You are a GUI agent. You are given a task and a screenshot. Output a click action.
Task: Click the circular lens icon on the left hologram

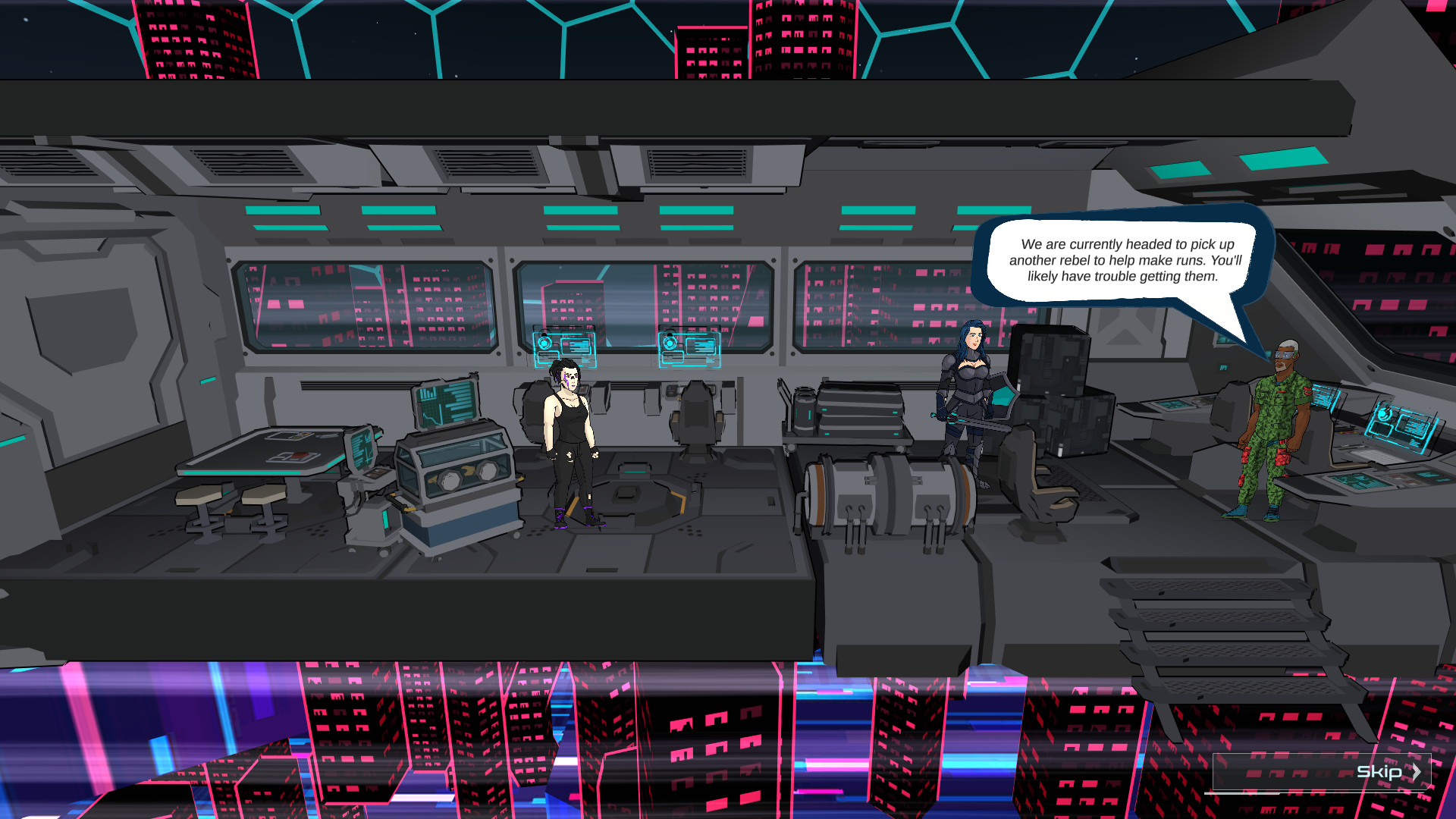pos(544,344)
